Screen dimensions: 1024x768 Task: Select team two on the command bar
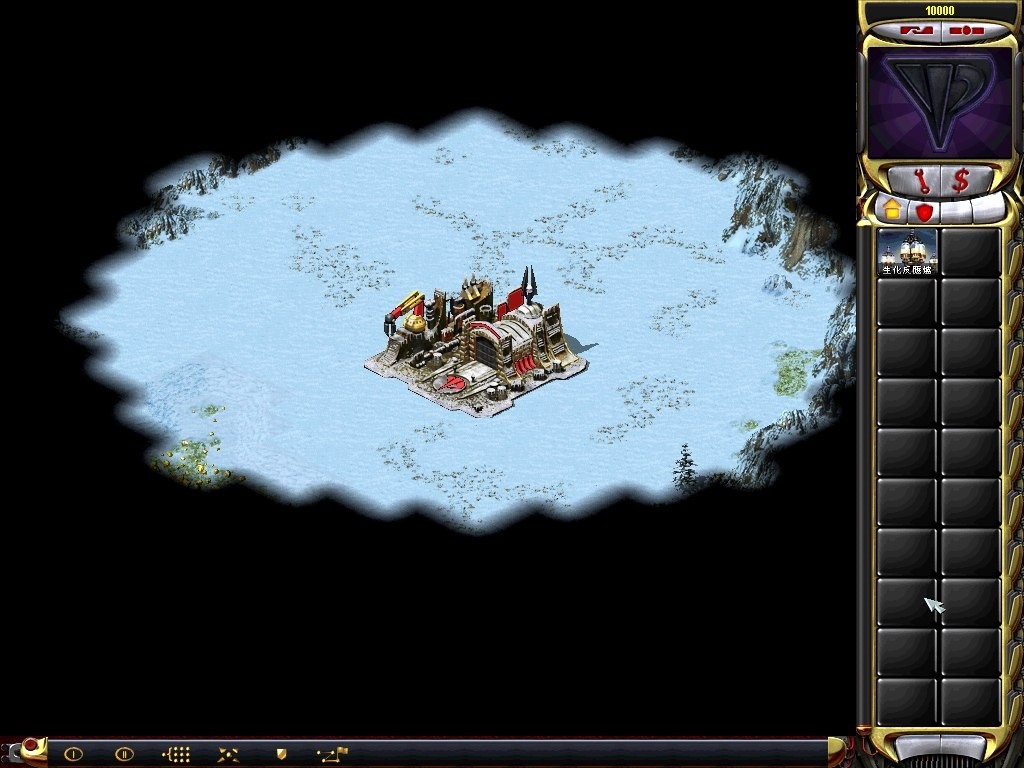[x=124, y=754]
